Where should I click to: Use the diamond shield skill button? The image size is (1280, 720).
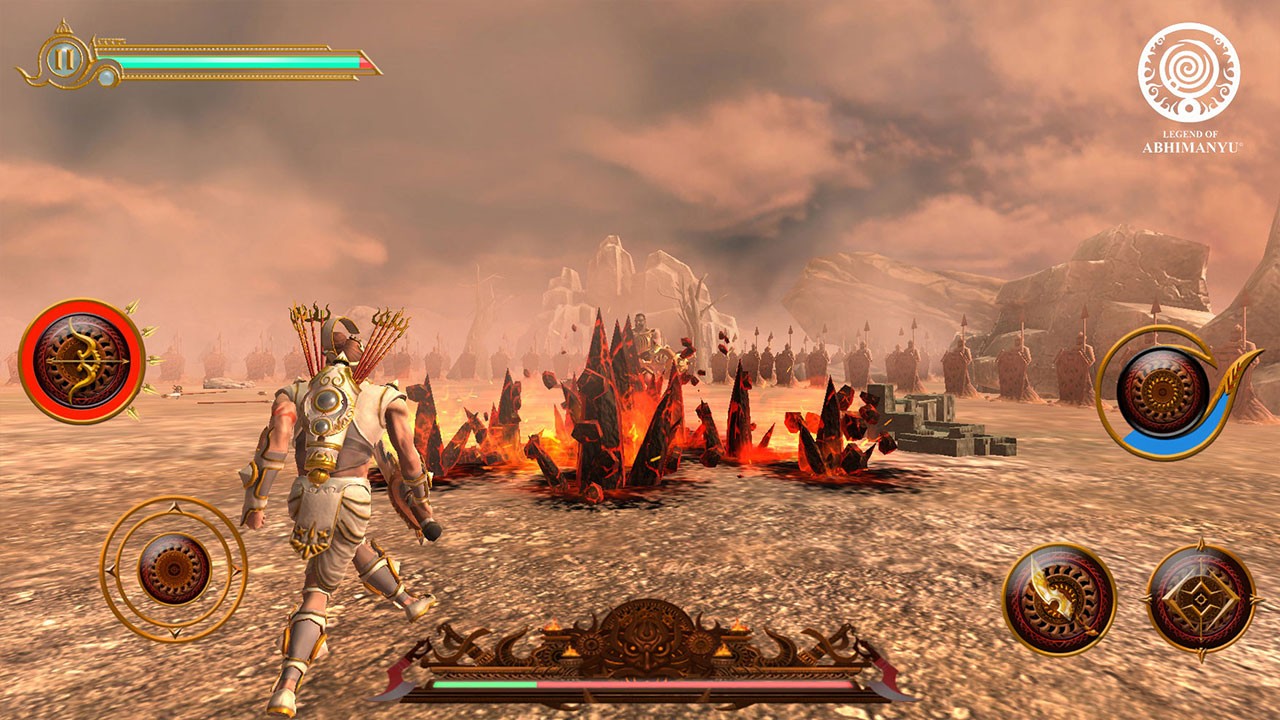[1200, 599]
